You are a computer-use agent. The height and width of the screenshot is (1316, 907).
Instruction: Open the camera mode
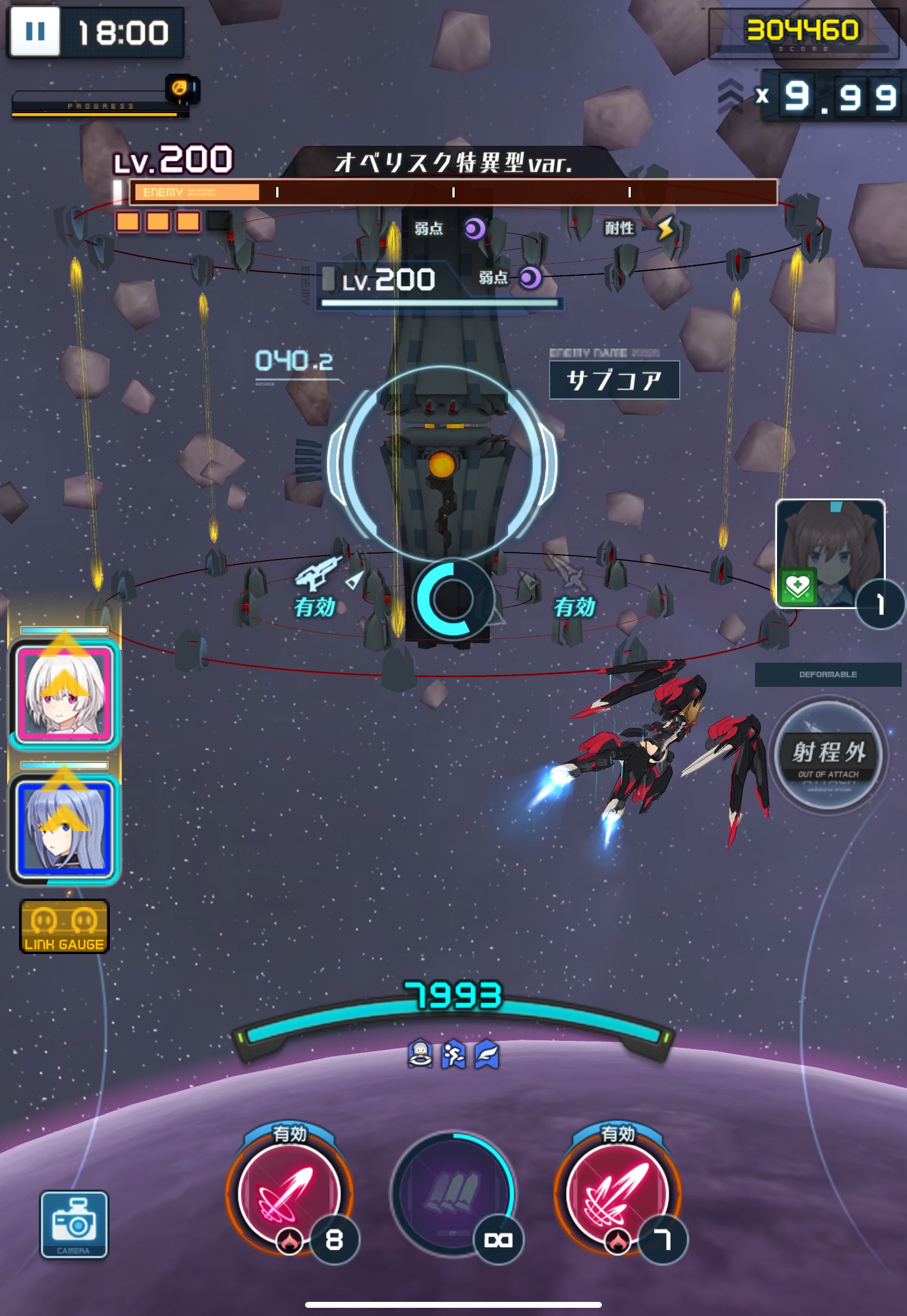pos(74,1224)
